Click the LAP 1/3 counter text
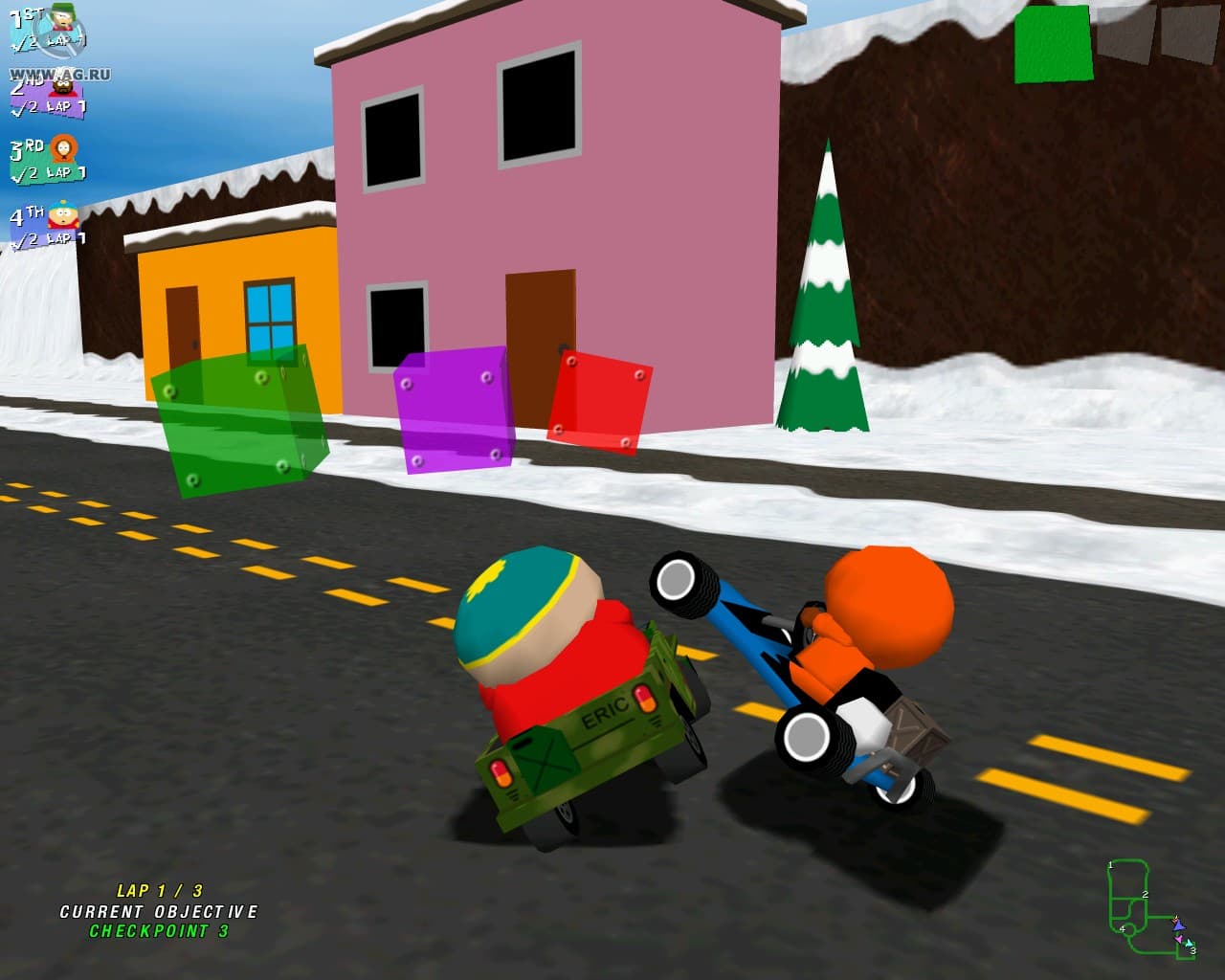The width and height of the screenshot is (1225, 980). [161, 889]
